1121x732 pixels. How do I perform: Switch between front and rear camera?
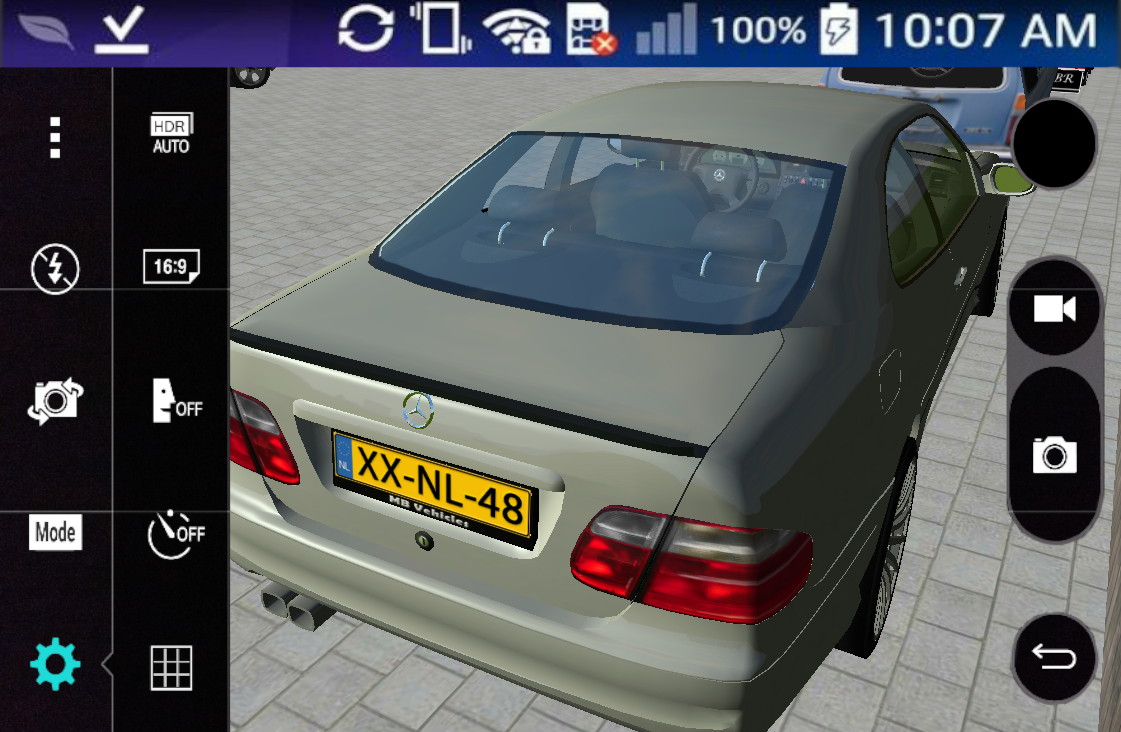pyautogui.click(x=56, y=400)
